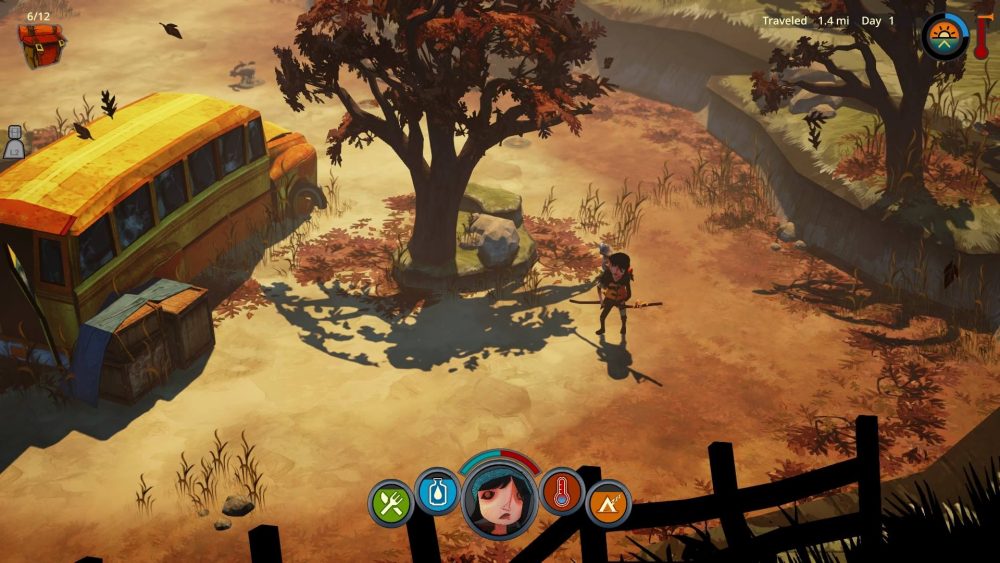
Task: Select the dog companion icon
Action: coord(14,142)
